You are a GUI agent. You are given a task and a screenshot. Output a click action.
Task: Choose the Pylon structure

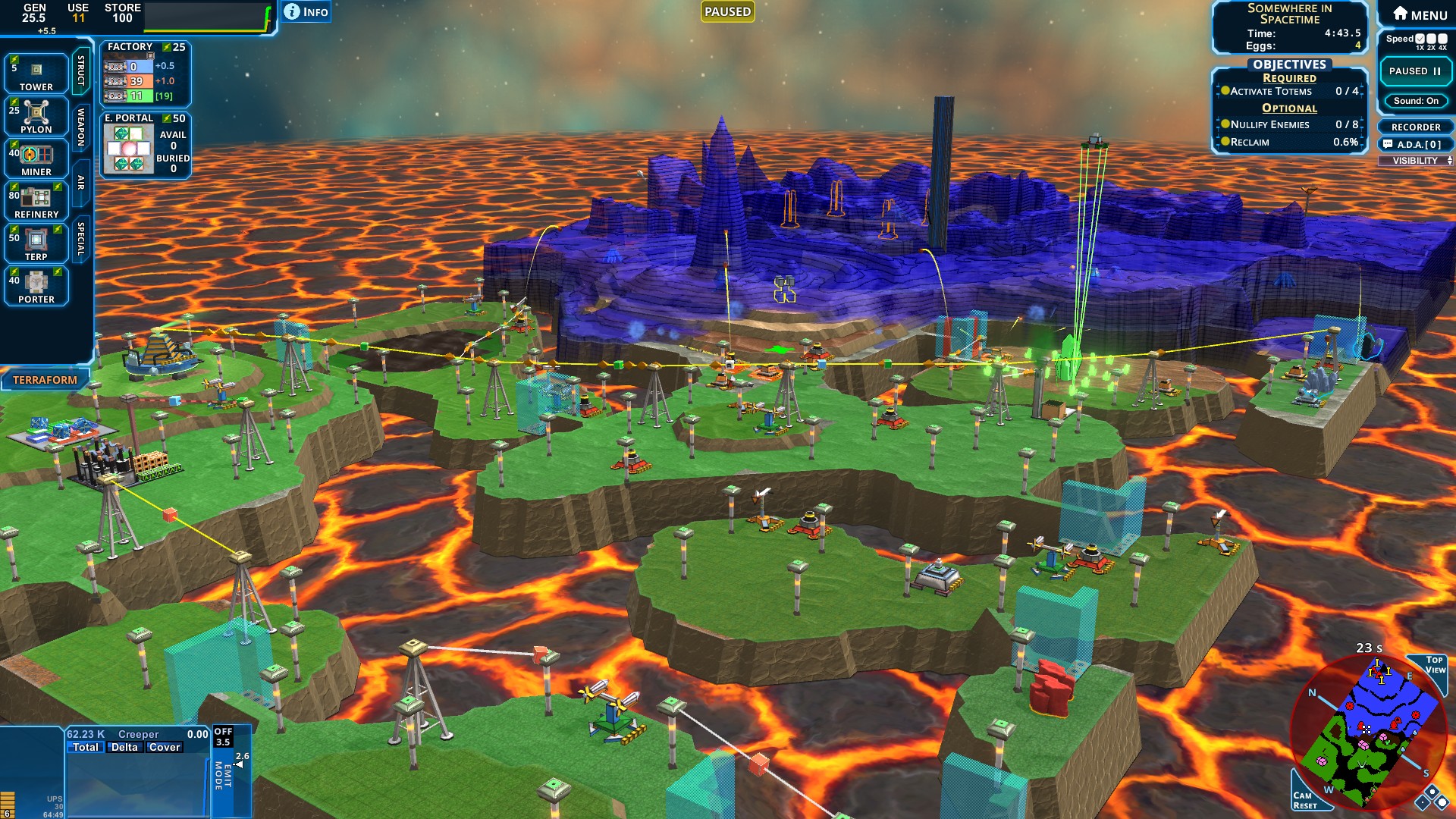[x=36, y=116]
